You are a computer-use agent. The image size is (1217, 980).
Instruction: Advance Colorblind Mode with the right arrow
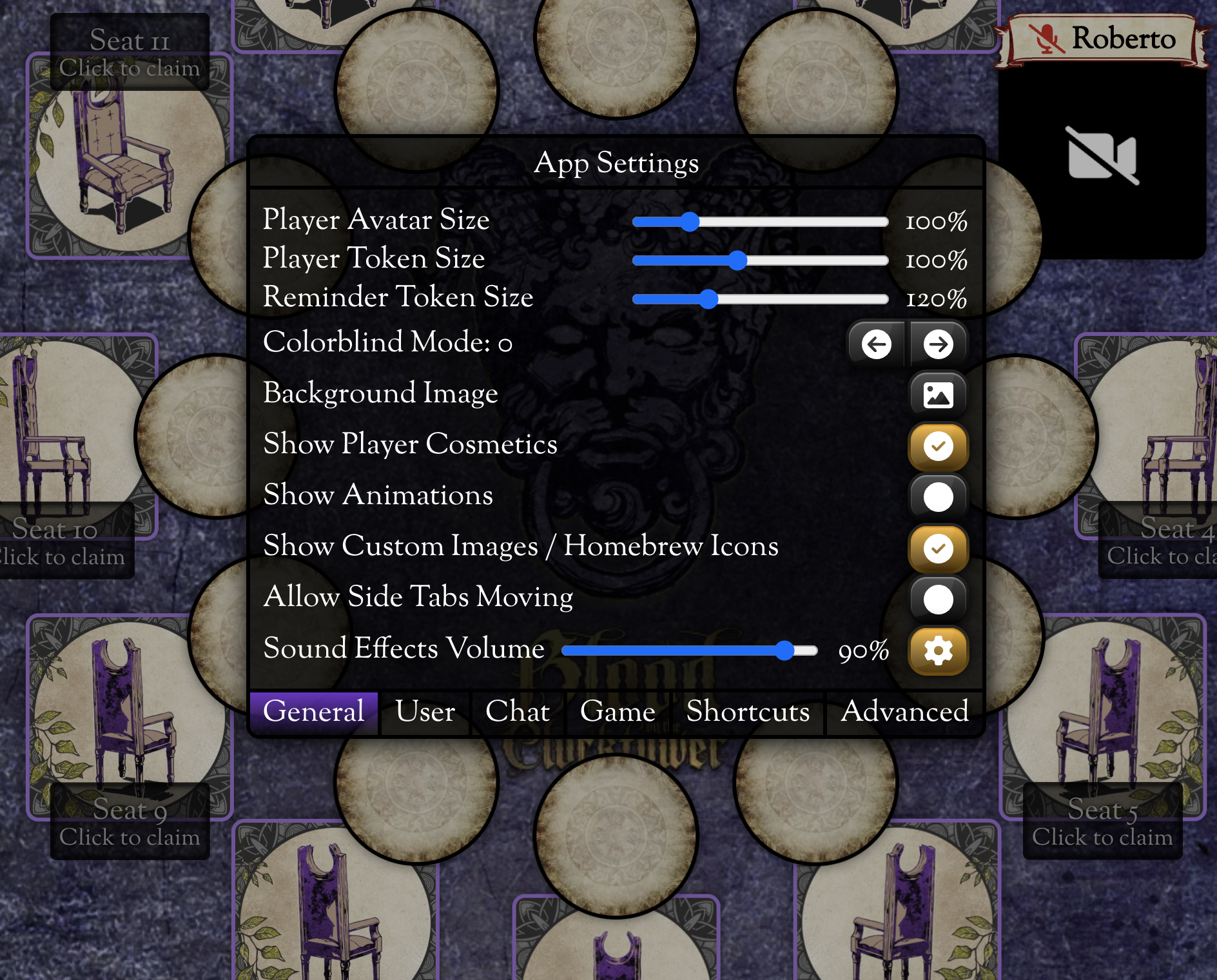coord(938,344)
